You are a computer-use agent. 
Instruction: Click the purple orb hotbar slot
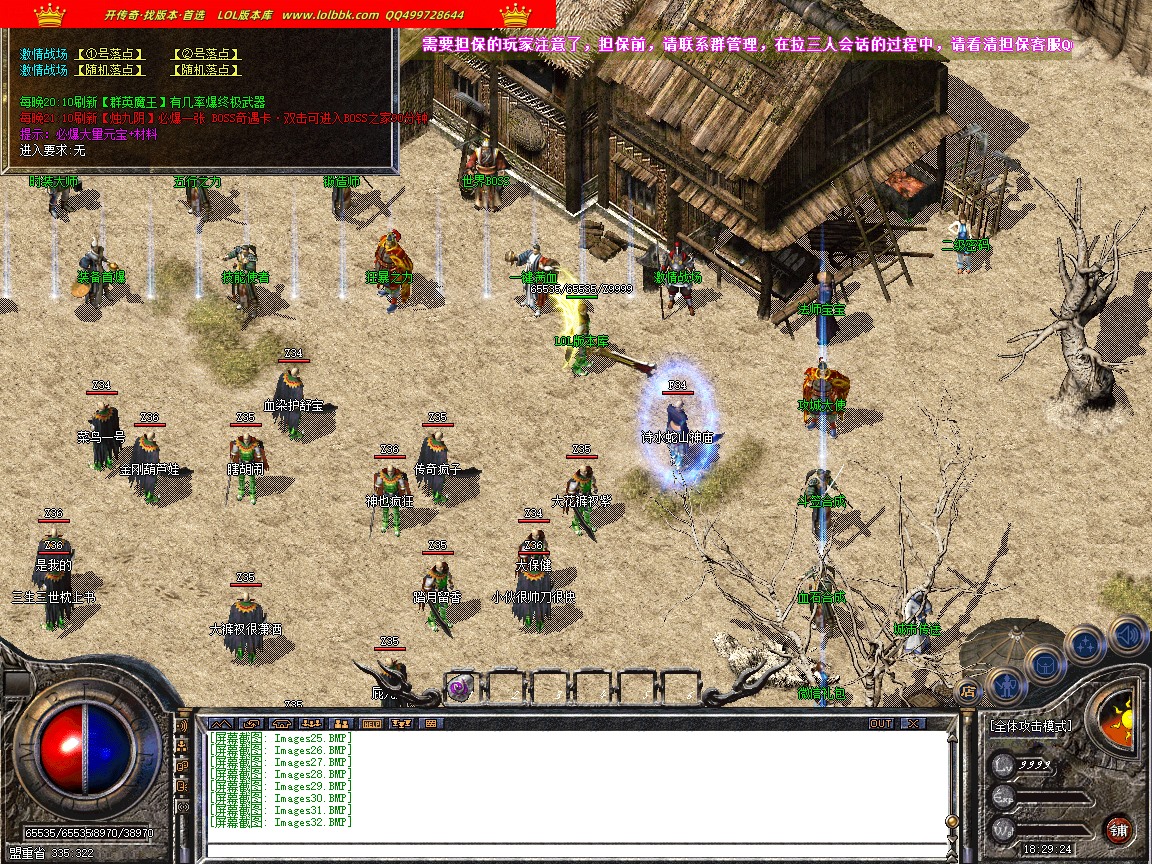pos(460,688)
